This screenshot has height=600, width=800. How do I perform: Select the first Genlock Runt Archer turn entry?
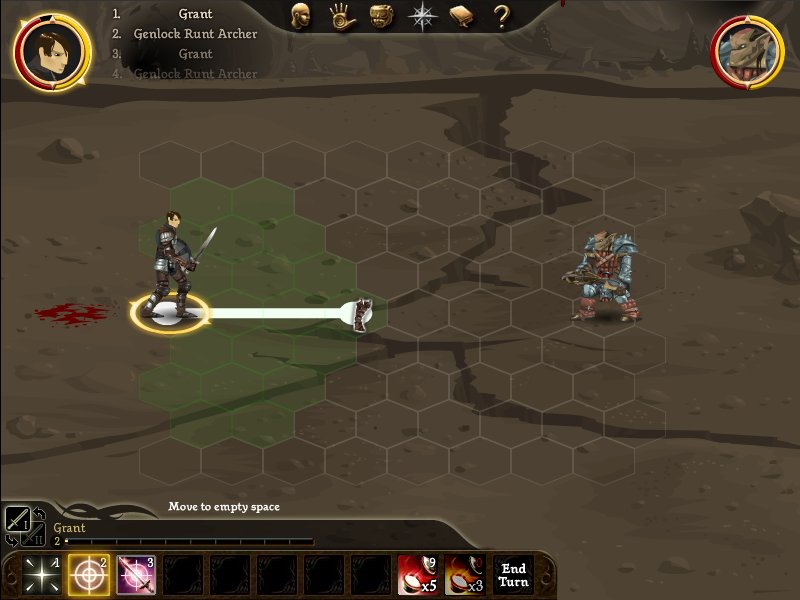coord(195,34)
